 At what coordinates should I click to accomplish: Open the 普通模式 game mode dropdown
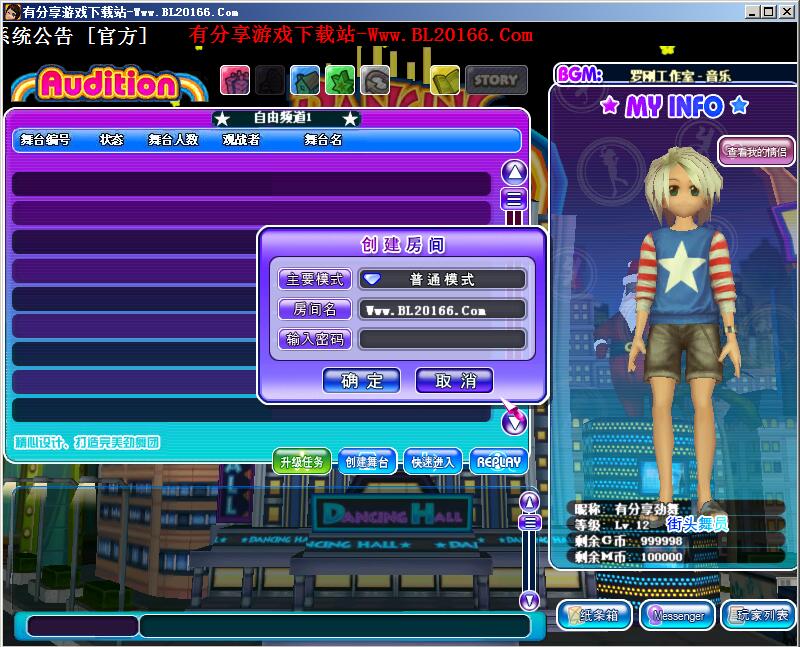pyautogui.click(x=442, y=279)
